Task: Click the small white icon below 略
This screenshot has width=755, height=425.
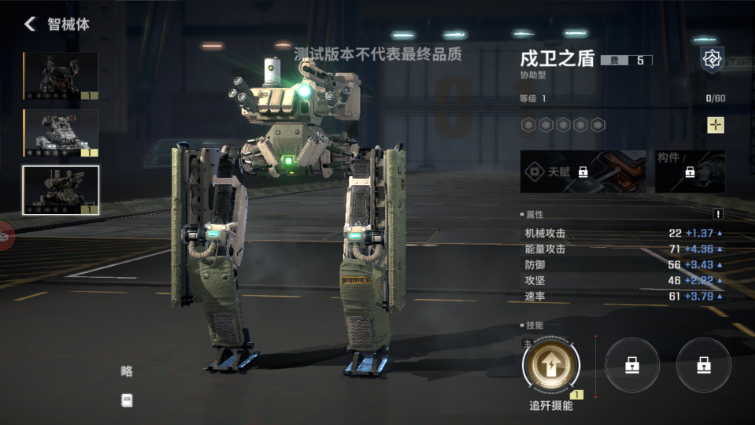Action: [127, 400]
